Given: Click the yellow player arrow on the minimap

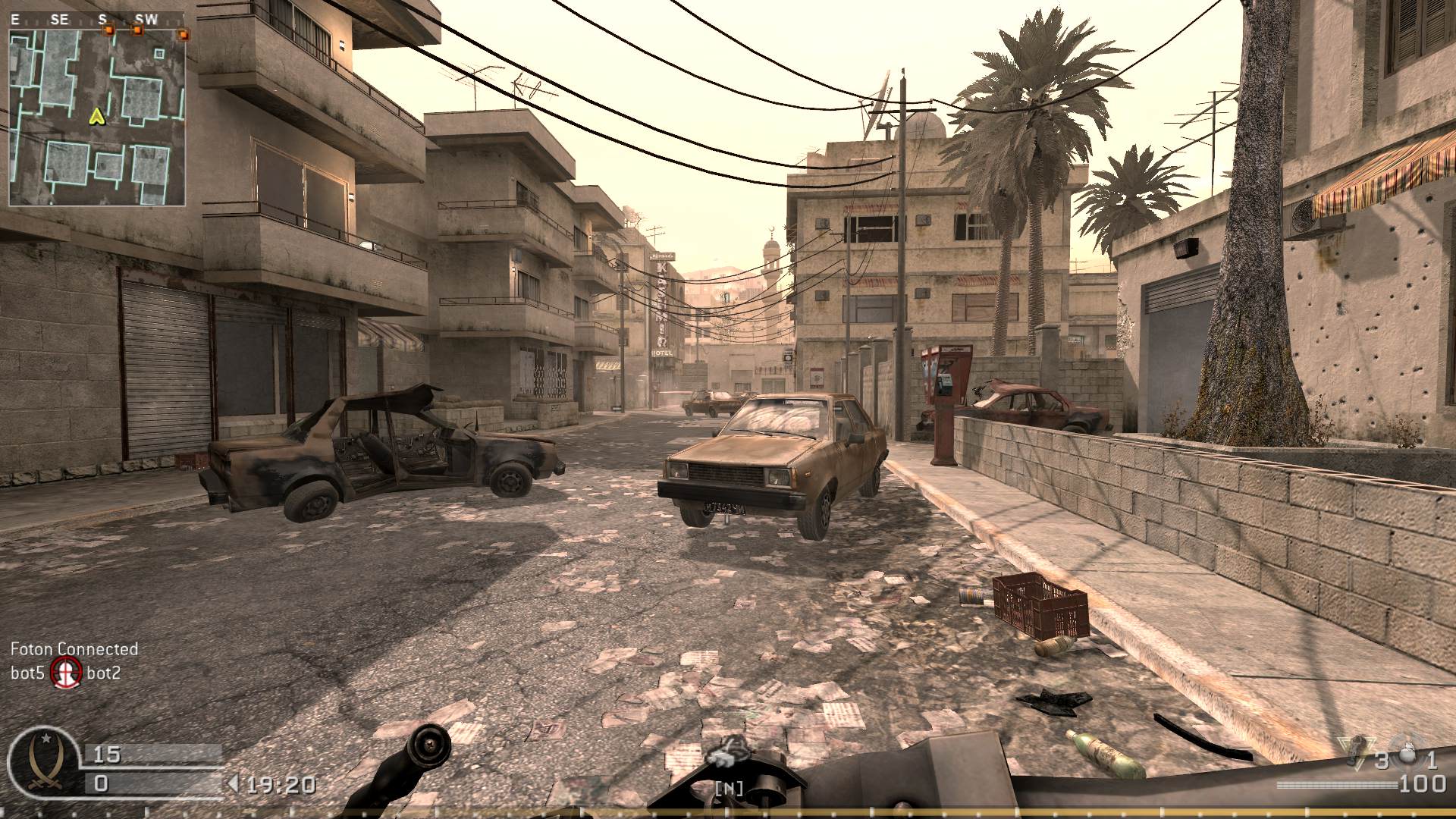Looking at the screenshot, I should click(96, 118).
